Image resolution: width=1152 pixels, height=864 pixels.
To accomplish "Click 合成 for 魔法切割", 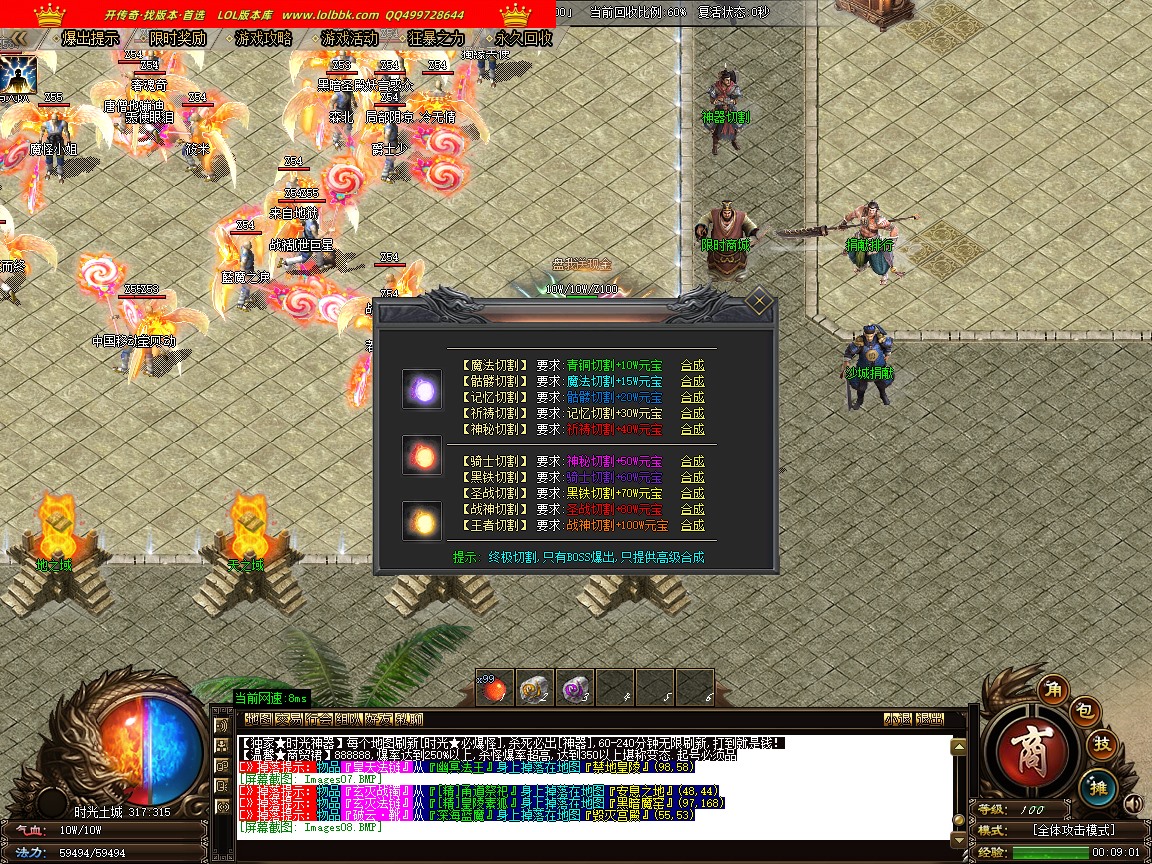I will [692, 365].
